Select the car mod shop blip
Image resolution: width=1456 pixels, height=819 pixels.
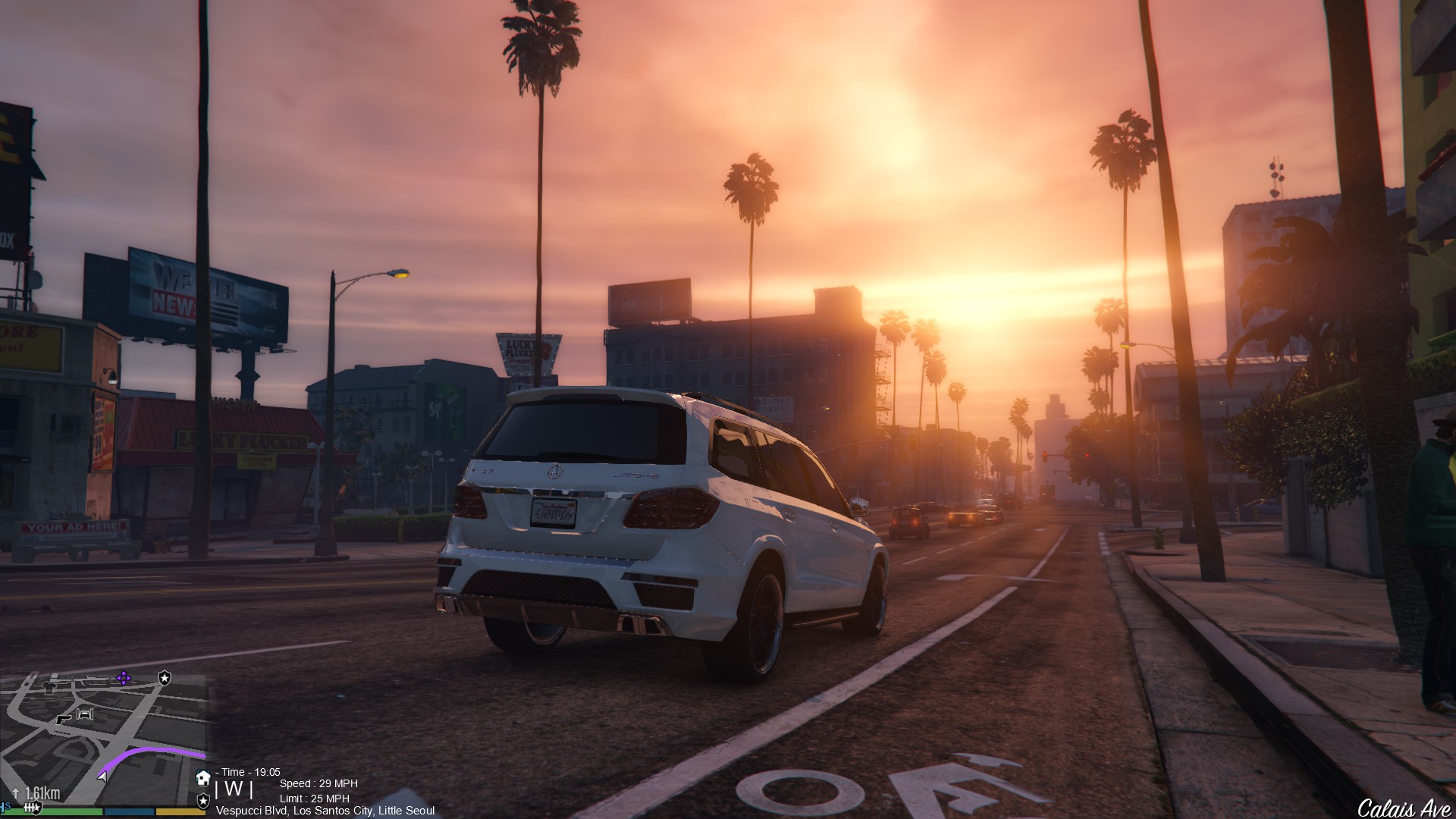(86, 714)
